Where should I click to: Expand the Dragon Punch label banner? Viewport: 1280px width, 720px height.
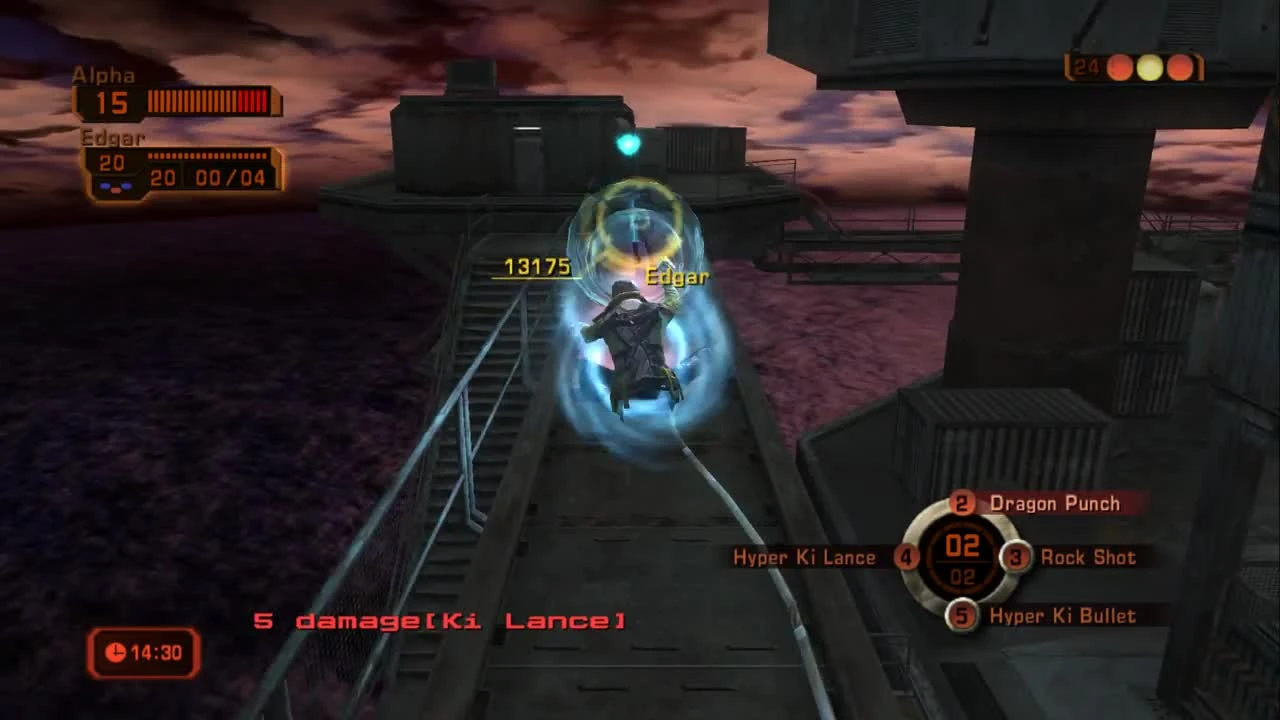(x=1053, y=504)
